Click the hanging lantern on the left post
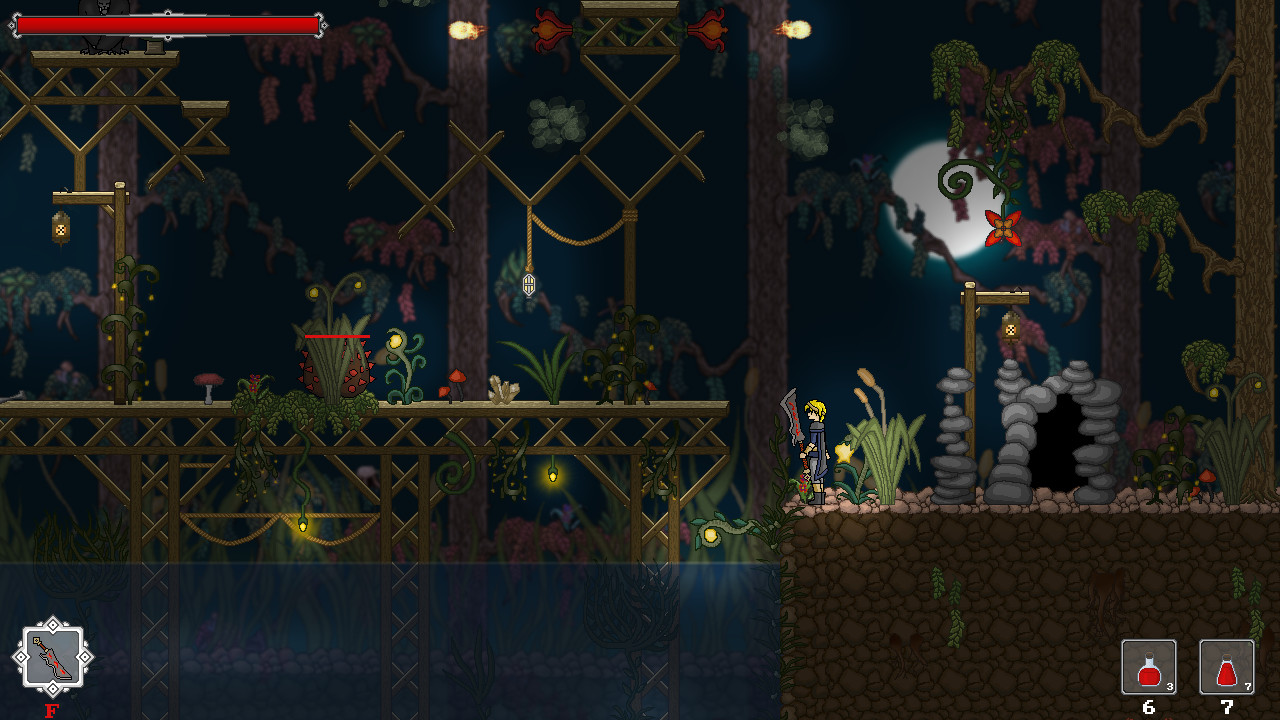 [60, 230]
